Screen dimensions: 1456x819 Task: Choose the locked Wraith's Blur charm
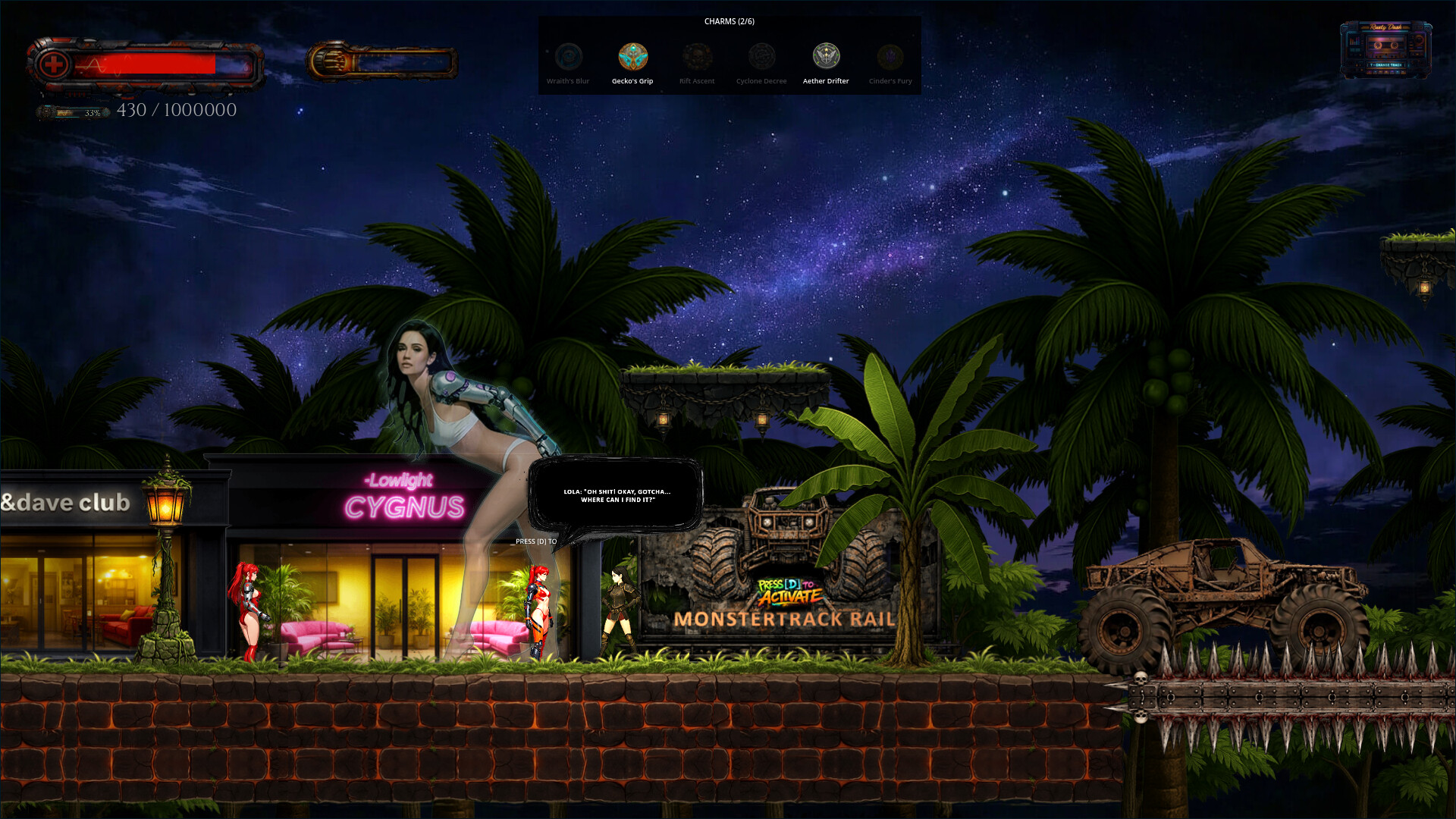tap(568, 57)
